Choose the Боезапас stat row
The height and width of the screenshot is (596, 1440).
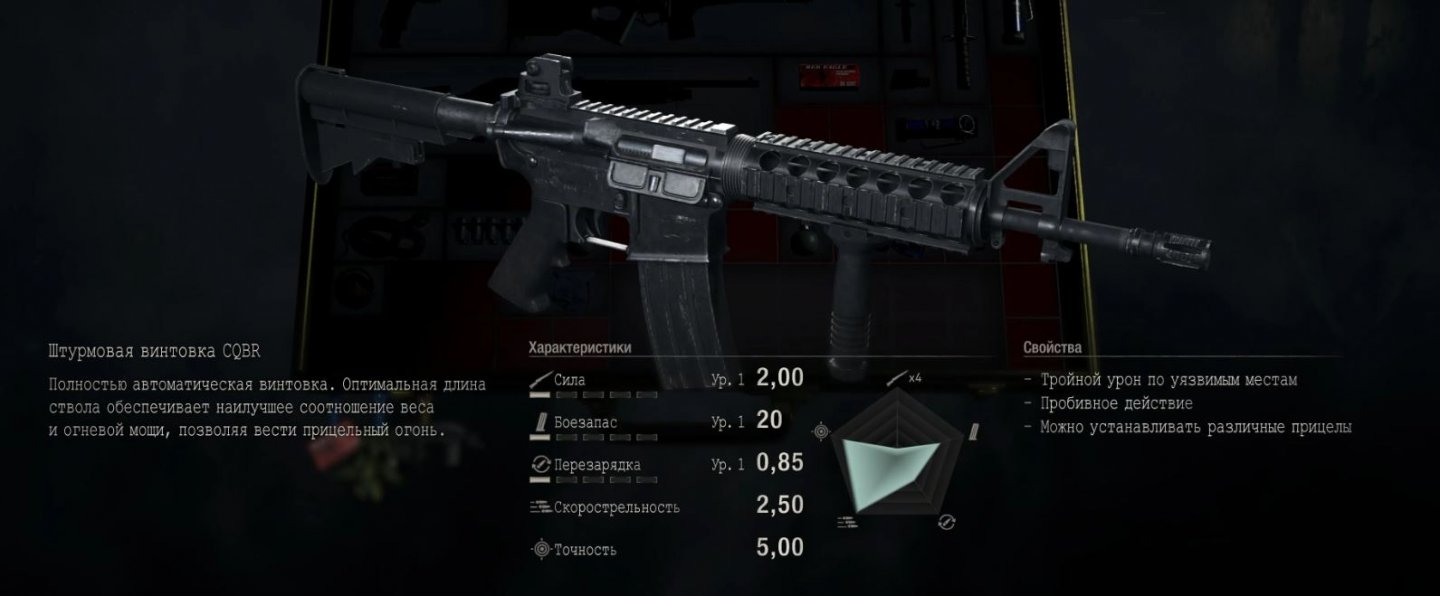pyautogui.click(x=665, y=422)
